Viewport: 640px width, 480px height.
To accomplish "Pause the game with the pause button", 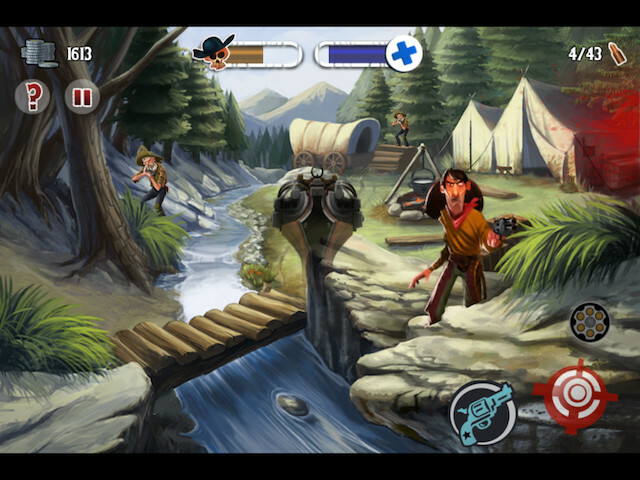I will [81, 97].
